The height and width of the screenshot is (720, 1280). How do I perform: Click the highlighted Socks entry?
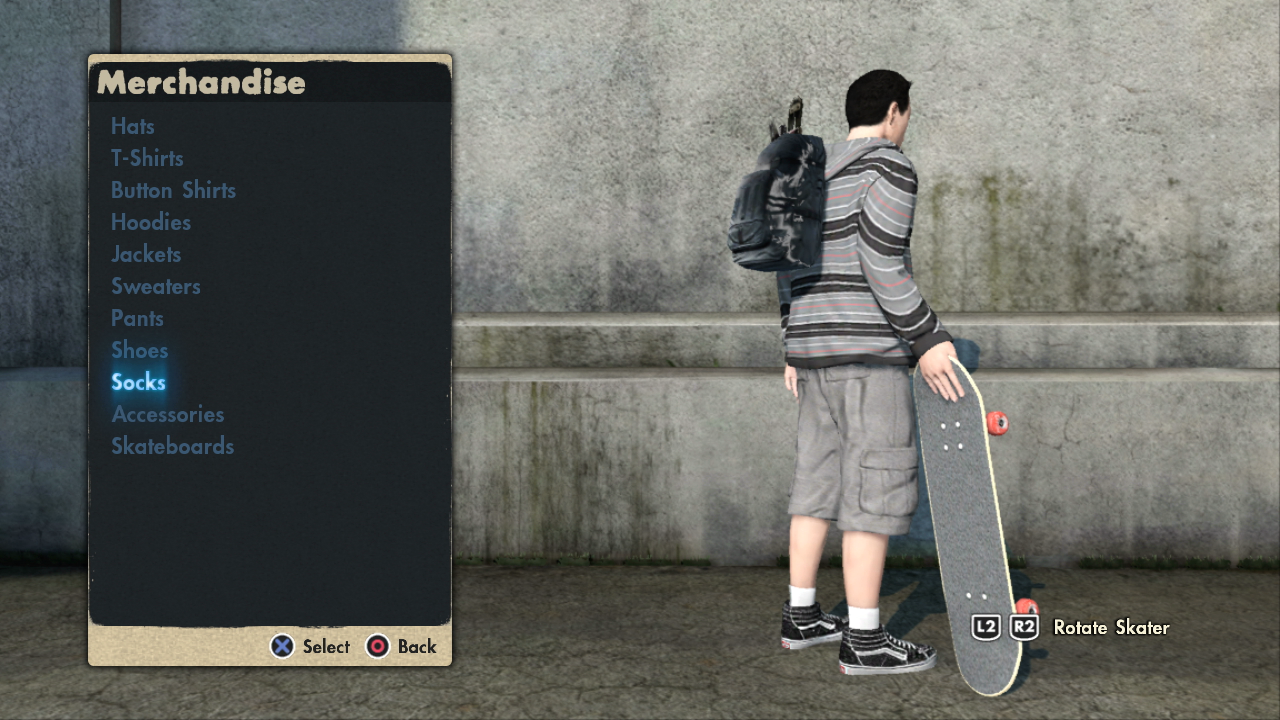pyautogui.click(x=138, y=382)
